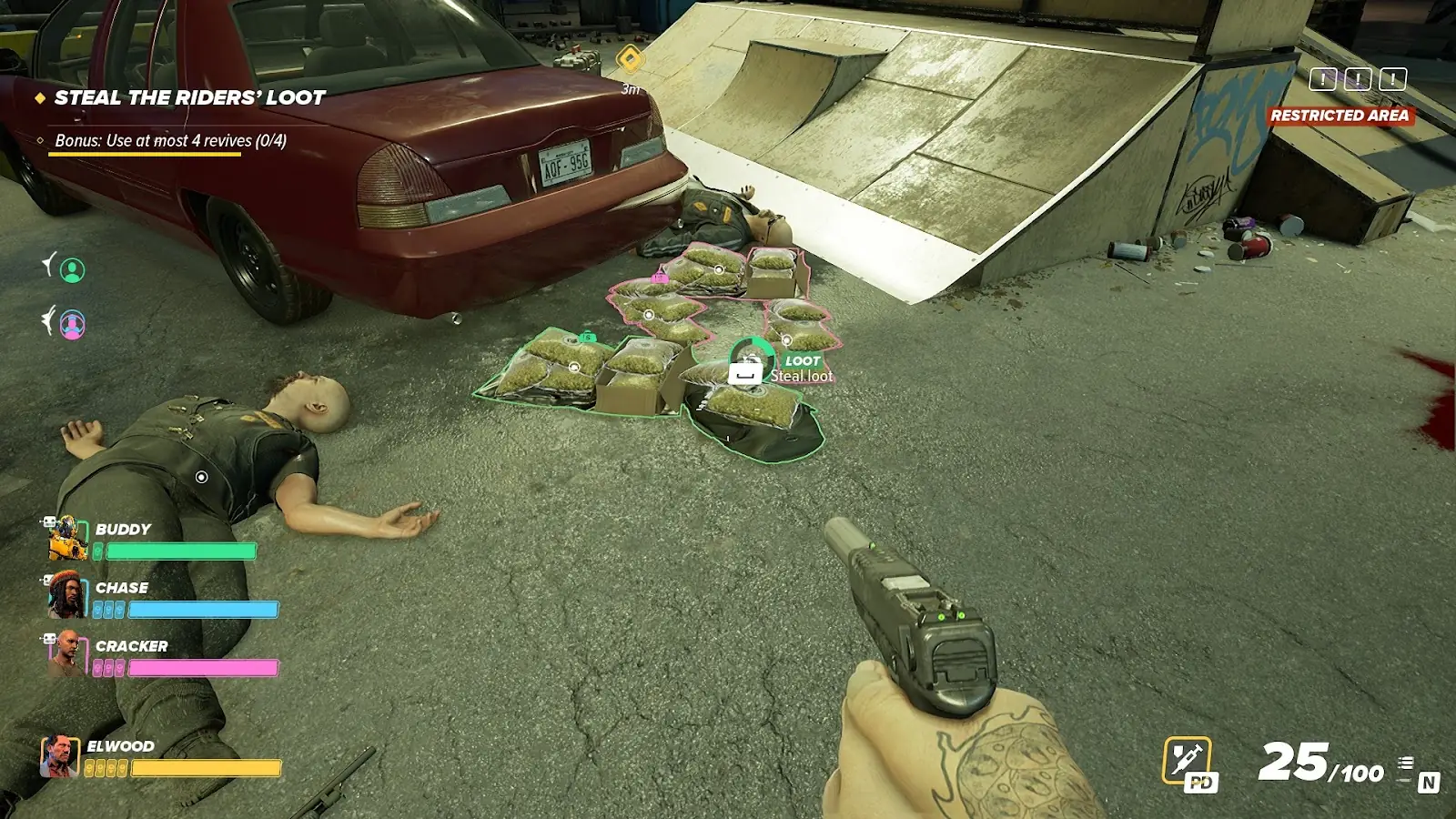Click Elwood's player portrait
Screen dimensions: 1456x819
click(x=59, y=756)
